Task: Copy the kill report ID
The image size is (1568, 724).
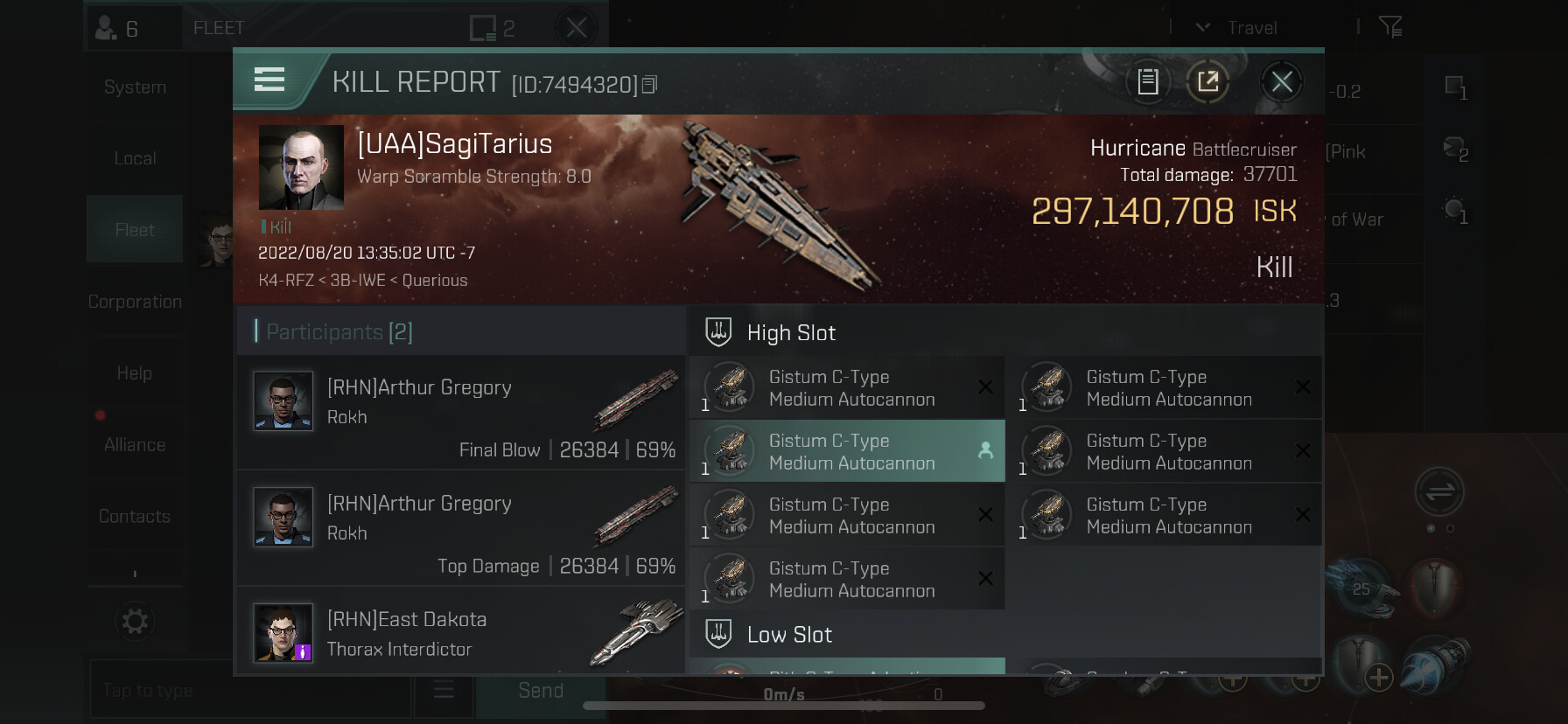Action: coord(649,85)
